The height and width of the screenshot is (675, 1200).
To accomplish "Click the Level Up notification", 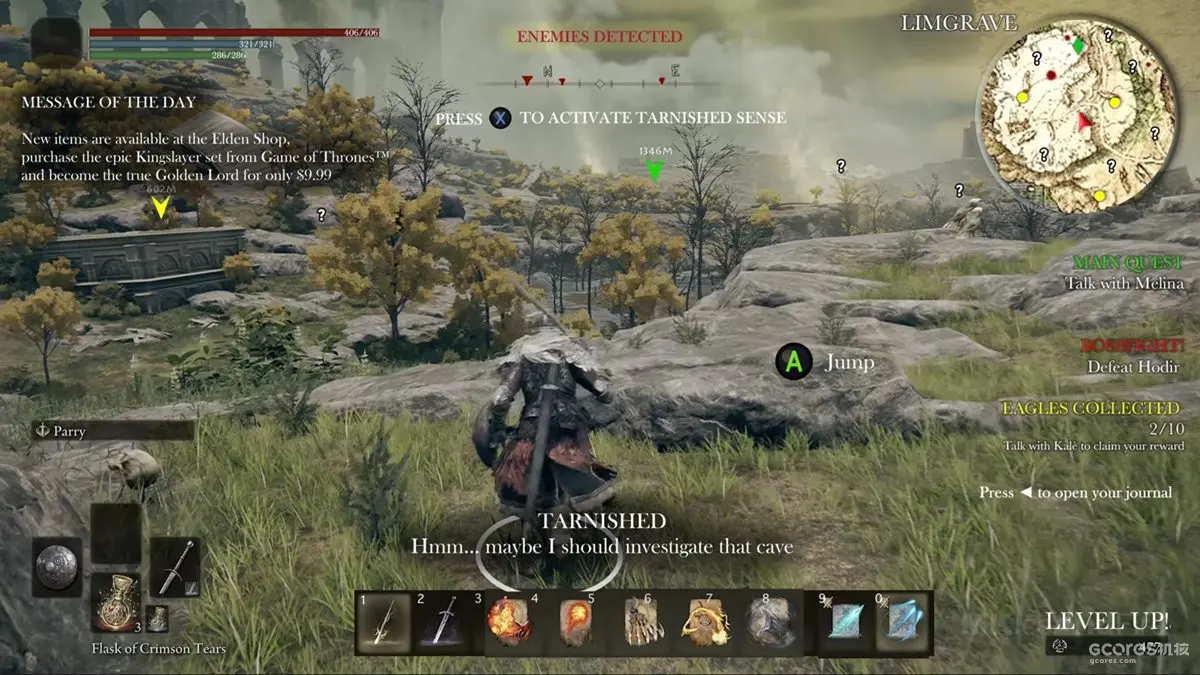I will (1106, 620).
